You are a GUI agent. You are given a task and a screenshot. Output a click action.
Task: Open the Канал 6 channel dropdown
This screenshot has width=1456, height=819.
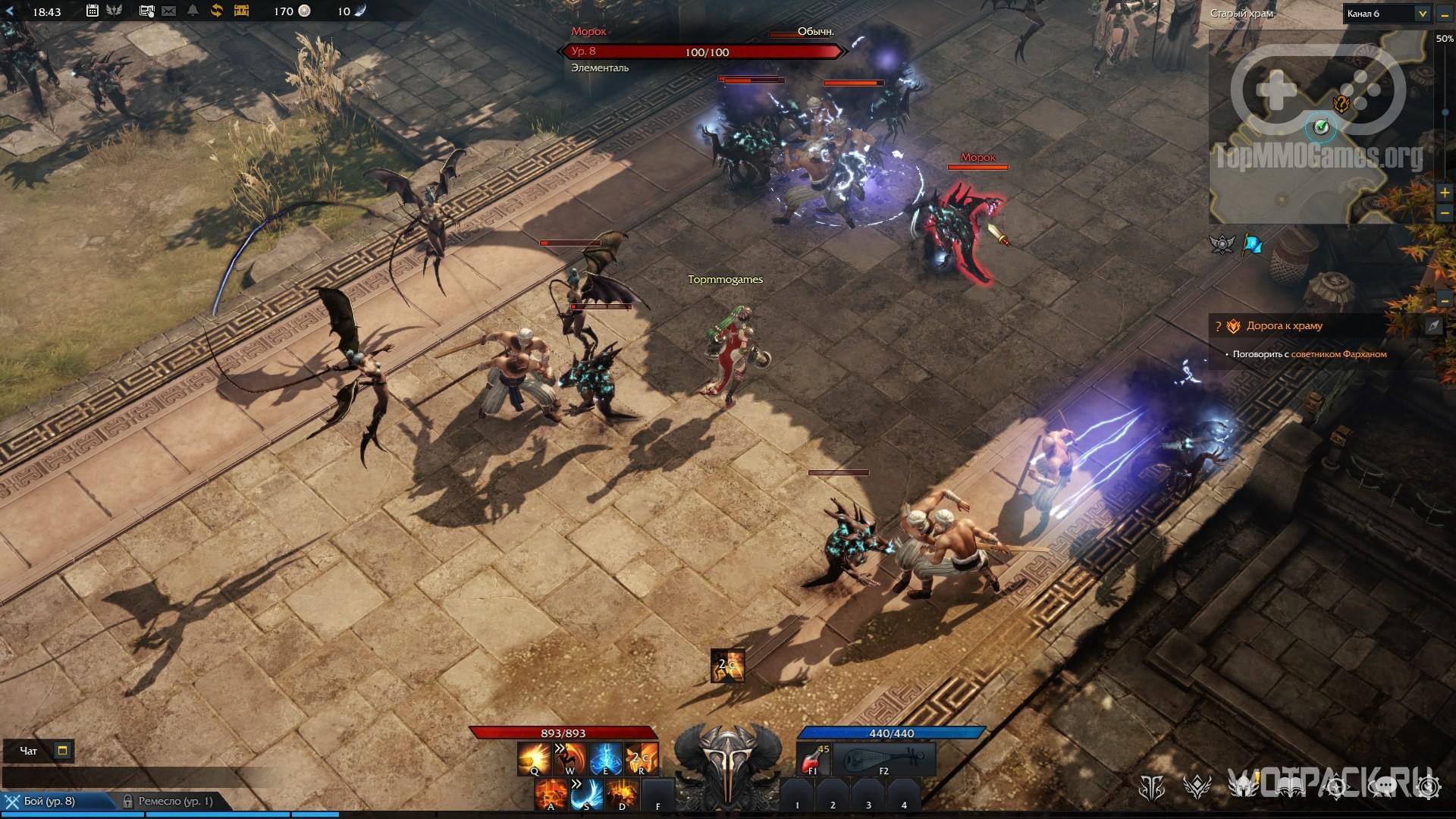pyautogui.click(x=1422, y=14)
